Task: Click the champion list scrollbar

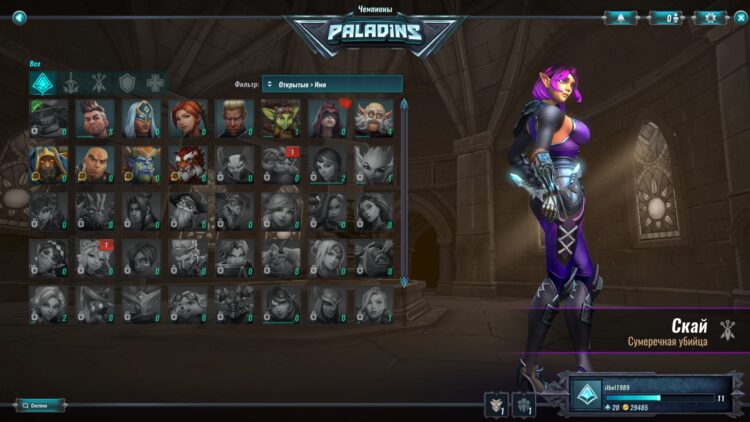Action: (404, 190)
